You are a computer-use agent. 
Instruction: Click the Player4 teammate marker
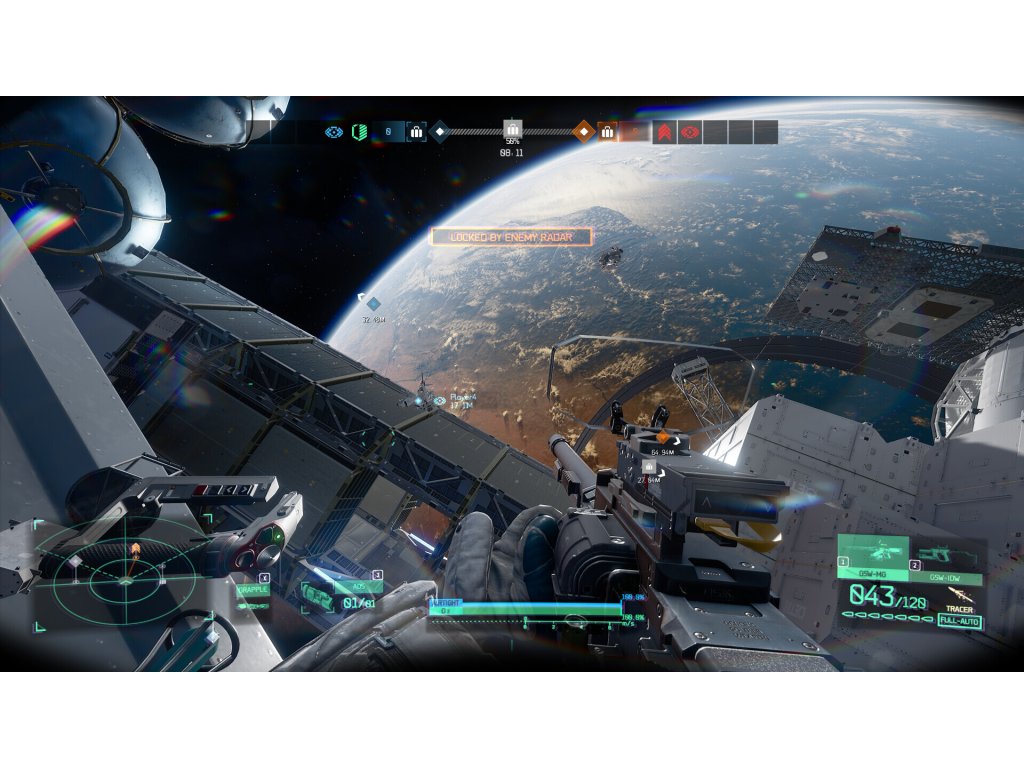pyautogui.click(x=439, y=401)
